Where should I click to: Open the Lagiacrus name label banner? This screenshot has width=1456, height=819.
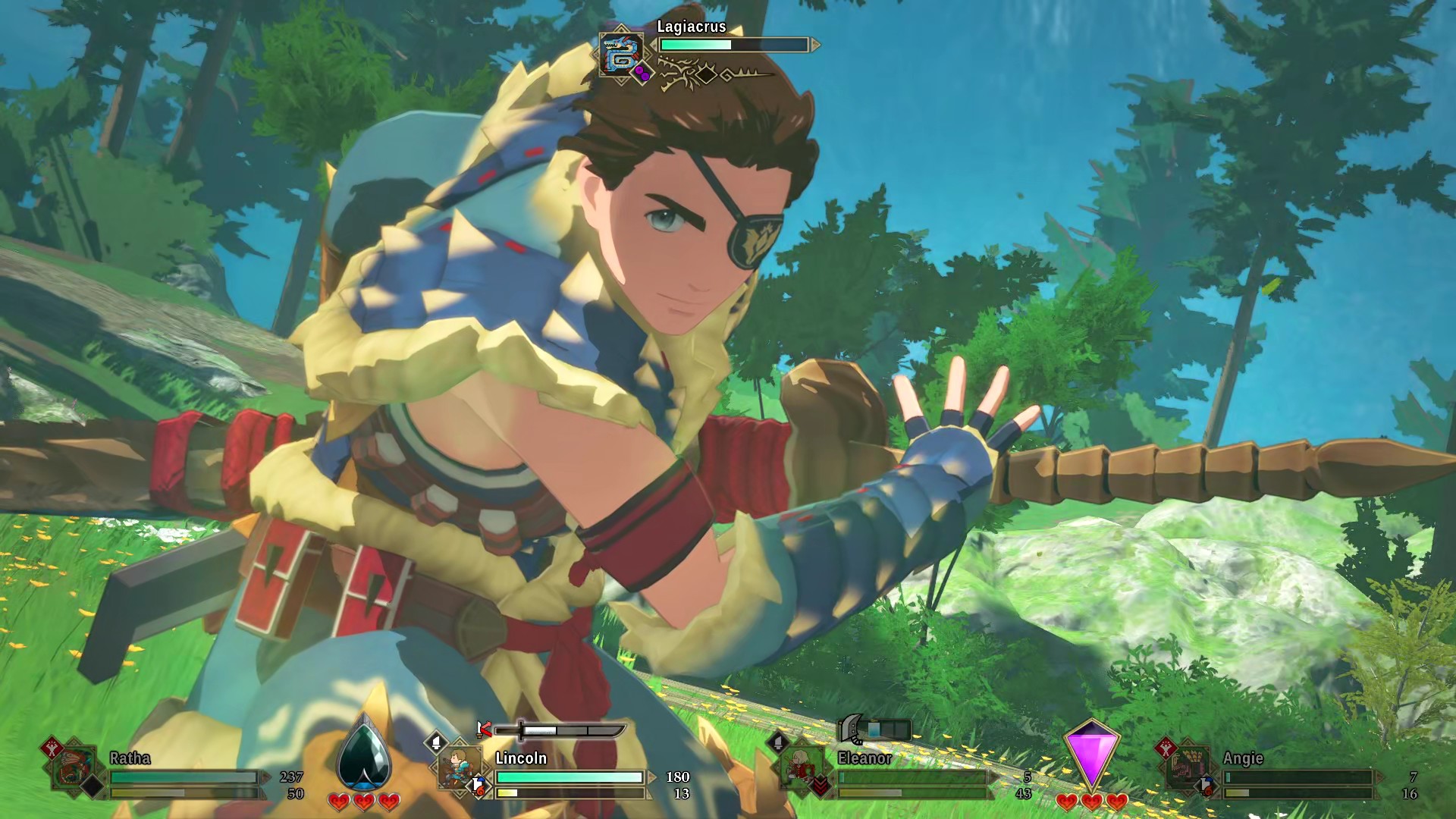pyautogui.click(x=690, y=27)
